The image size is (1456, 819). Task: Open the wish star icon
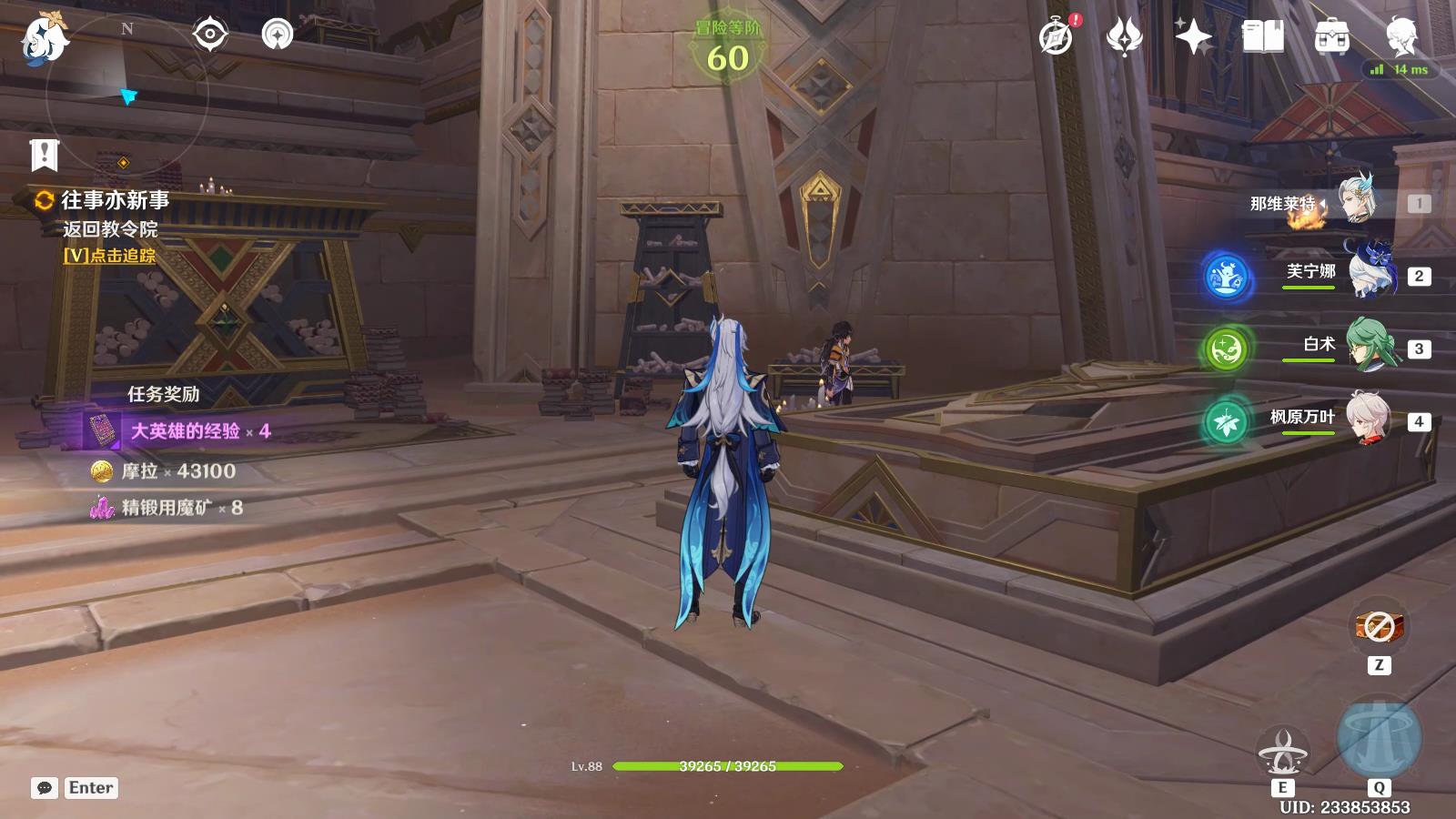(x=1193, y=37)
